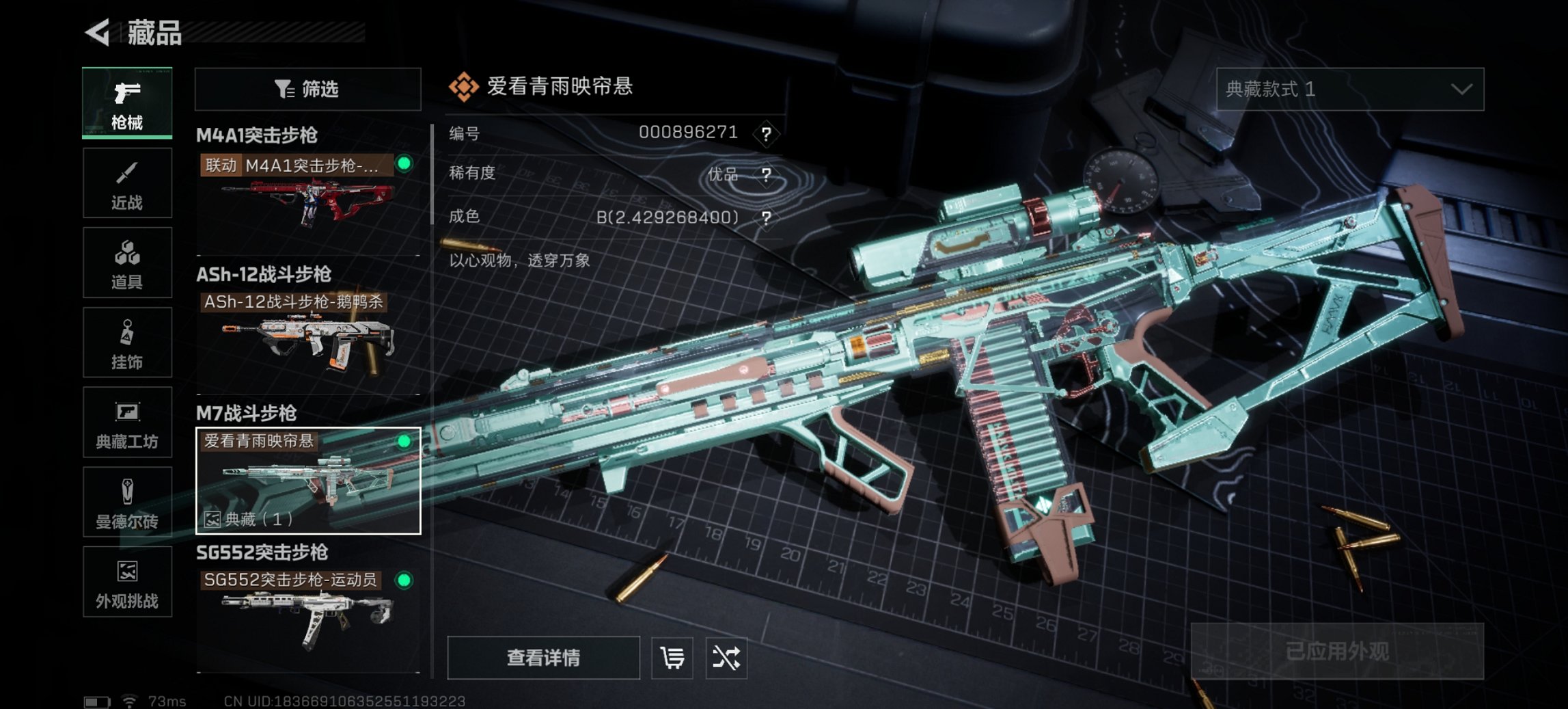Select the 枪械 firearms category icon
The width and height of the screenshot is (1568, 709).
tap(126, 101)
